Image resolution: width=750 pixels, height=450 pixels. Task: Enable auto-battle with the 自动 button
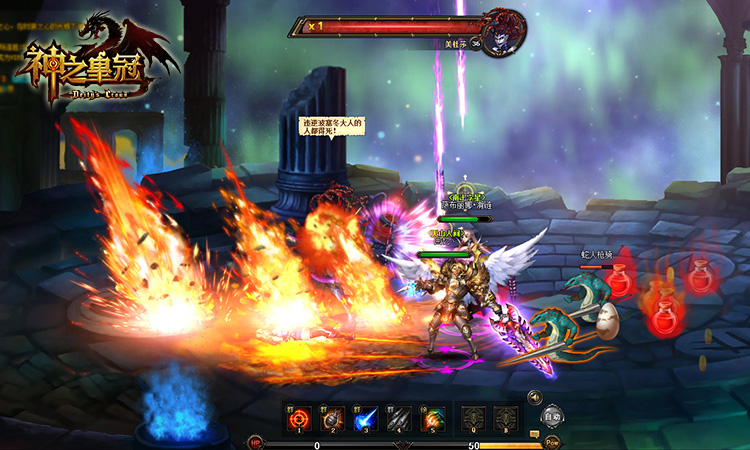coord(552,415)
